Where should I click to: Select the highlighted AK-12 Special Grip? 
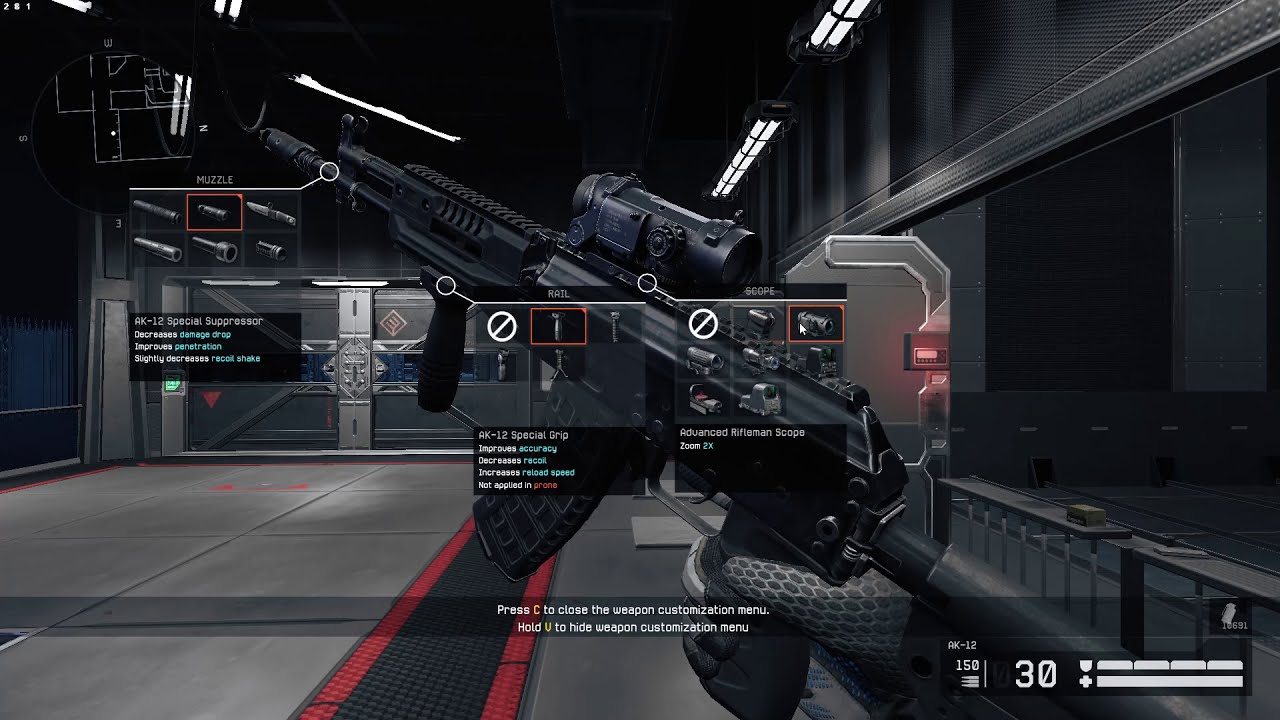pyautogui.click(x=558, y=326)
